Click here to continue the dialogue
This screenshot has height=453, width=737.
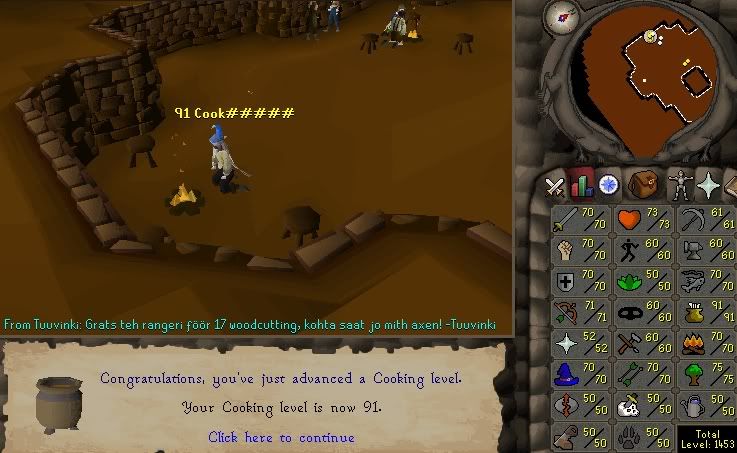tap(280, 437)
